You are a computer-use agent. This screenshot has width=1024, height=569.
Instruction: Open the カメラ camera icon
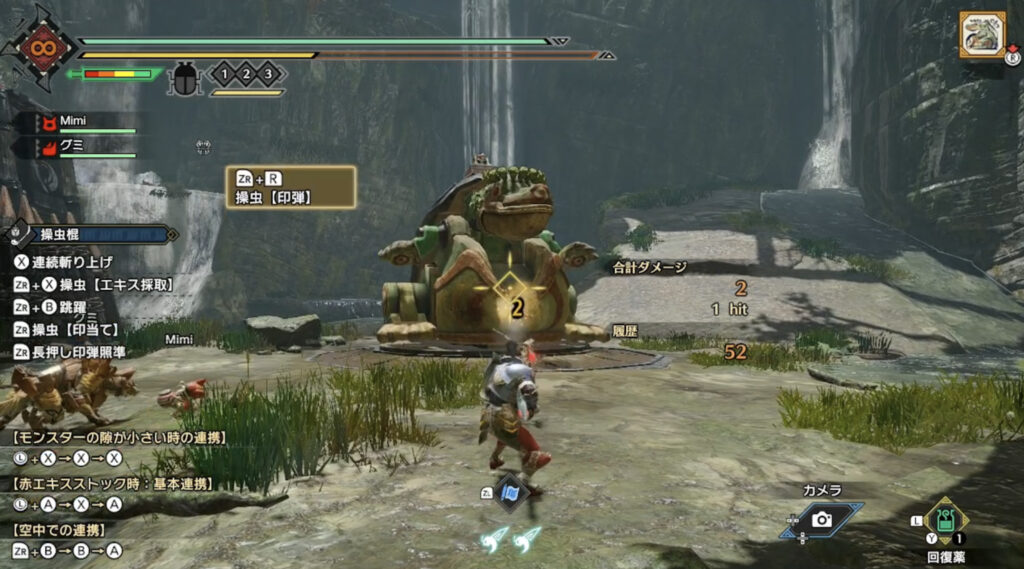tap(821, 519)
